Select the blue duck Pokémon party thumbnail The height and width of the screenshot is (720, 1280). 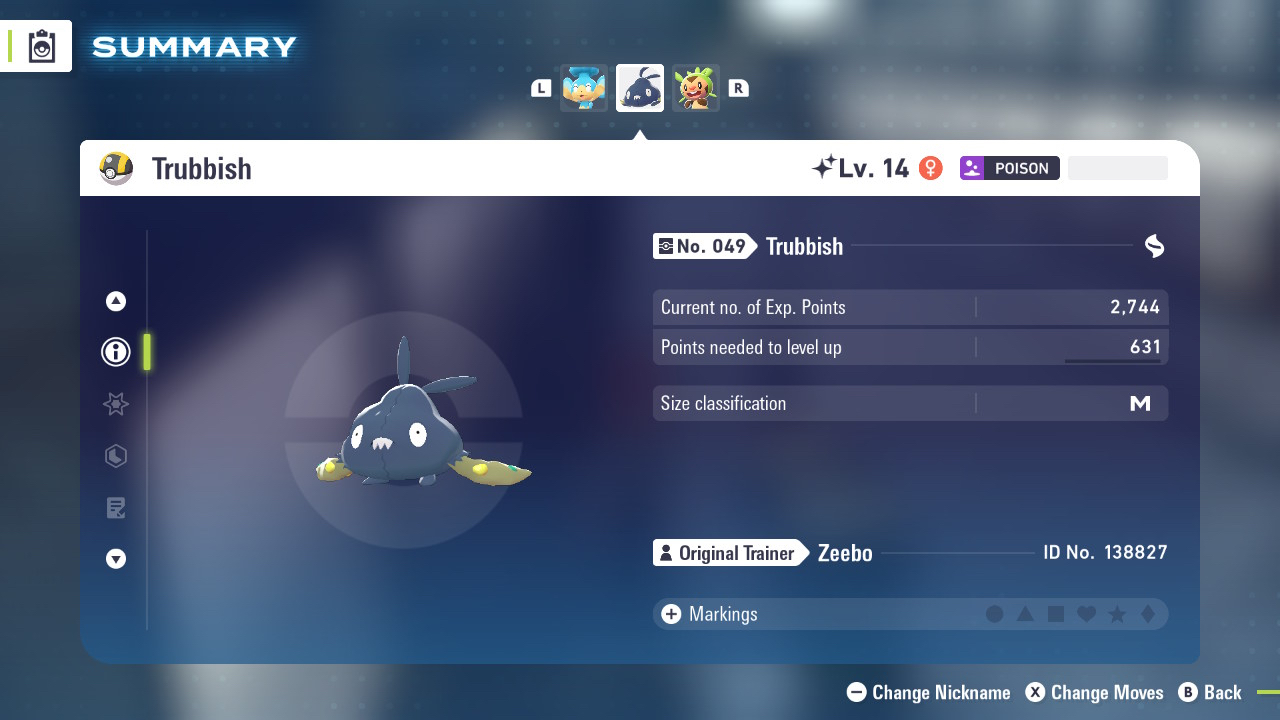point(584,88)
